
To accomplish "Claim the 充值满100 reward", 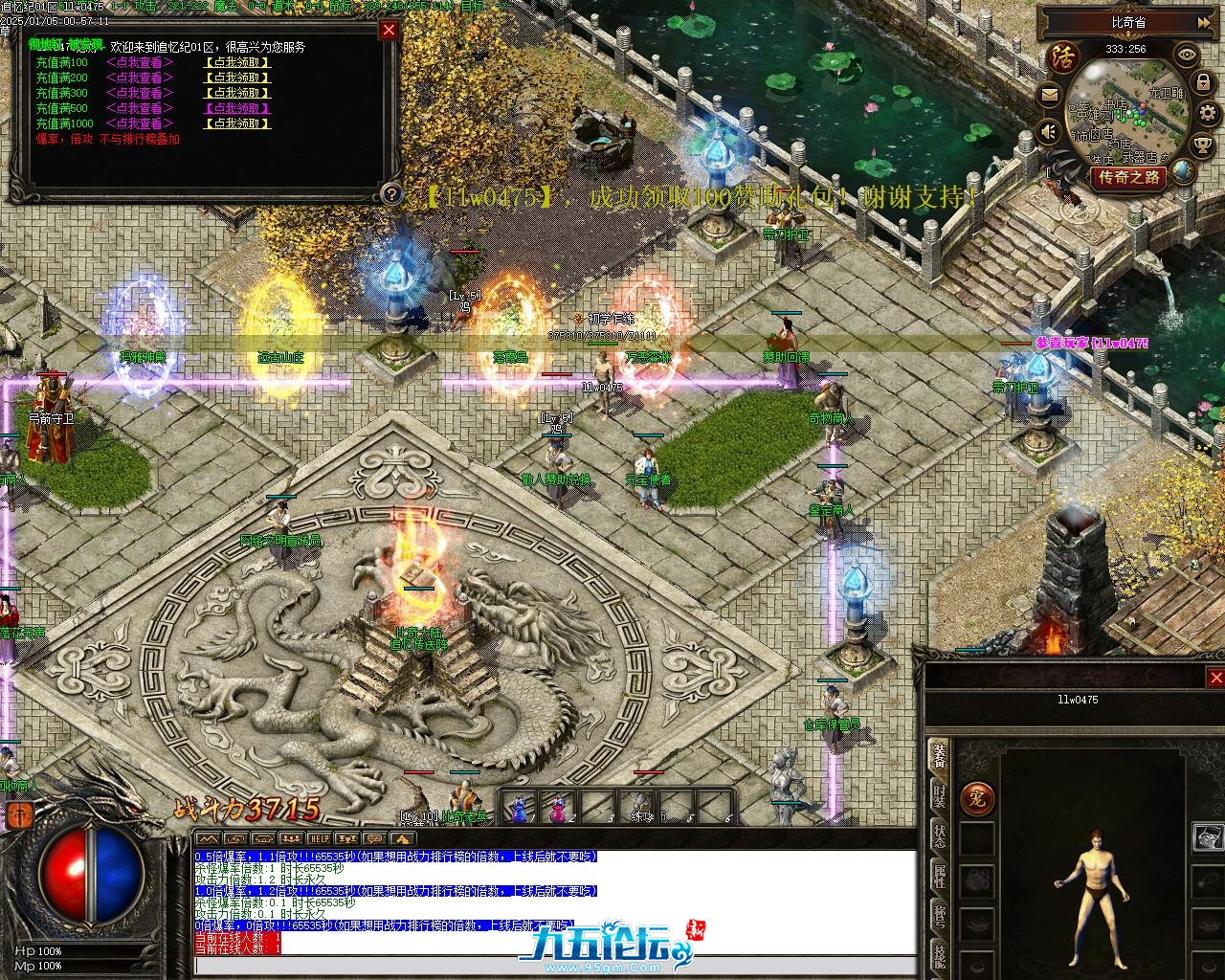I will [x=237, y=63].
